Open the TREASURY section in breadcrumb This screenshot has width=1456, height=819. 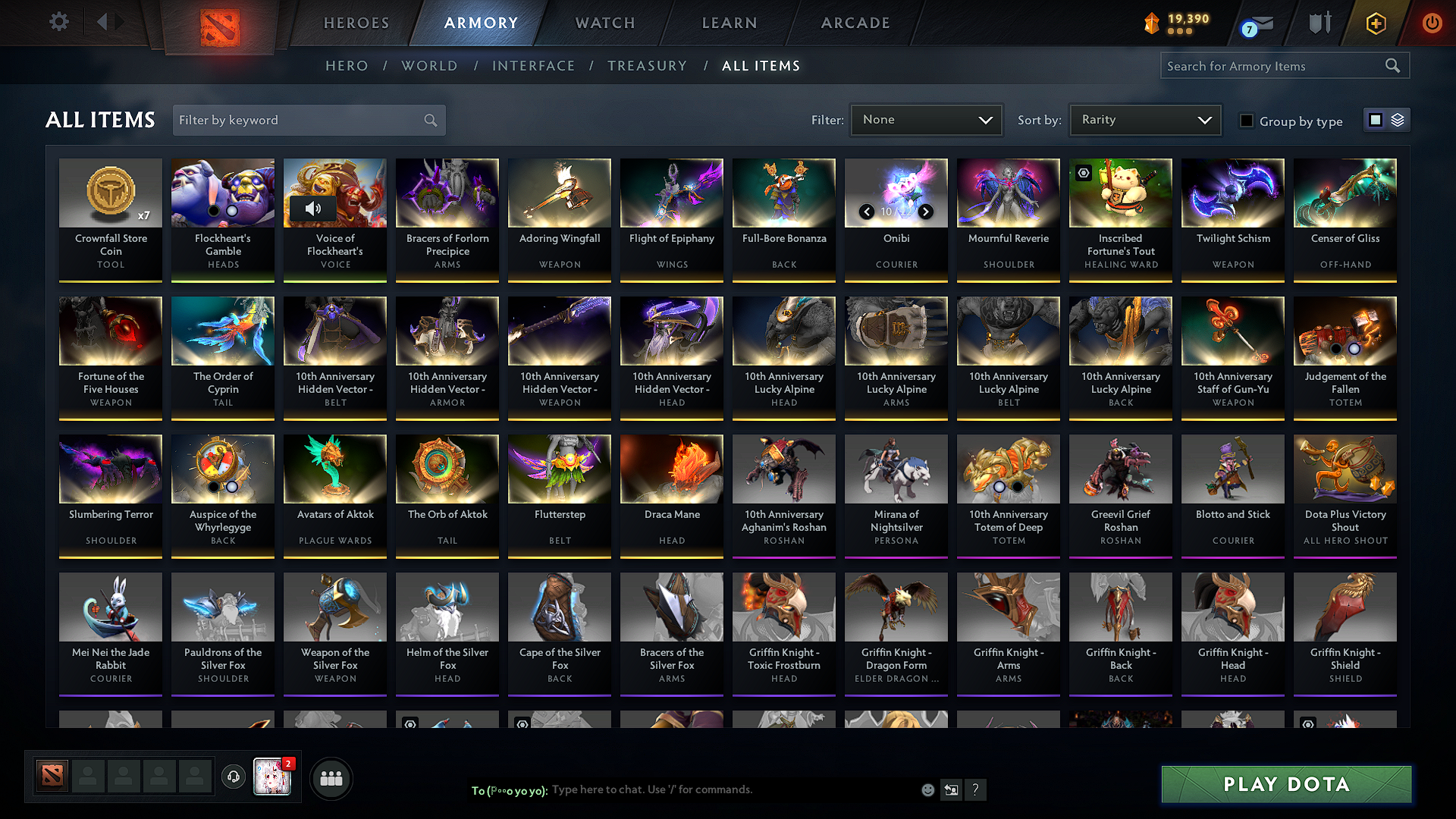click(x=647, y=66)
